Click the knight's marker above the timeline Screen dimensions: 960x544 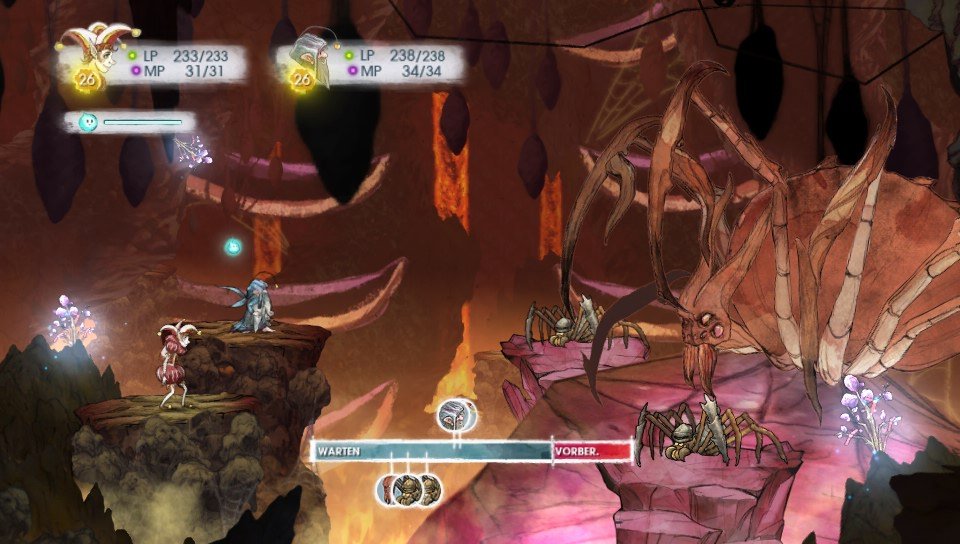(x=456, y=414)
